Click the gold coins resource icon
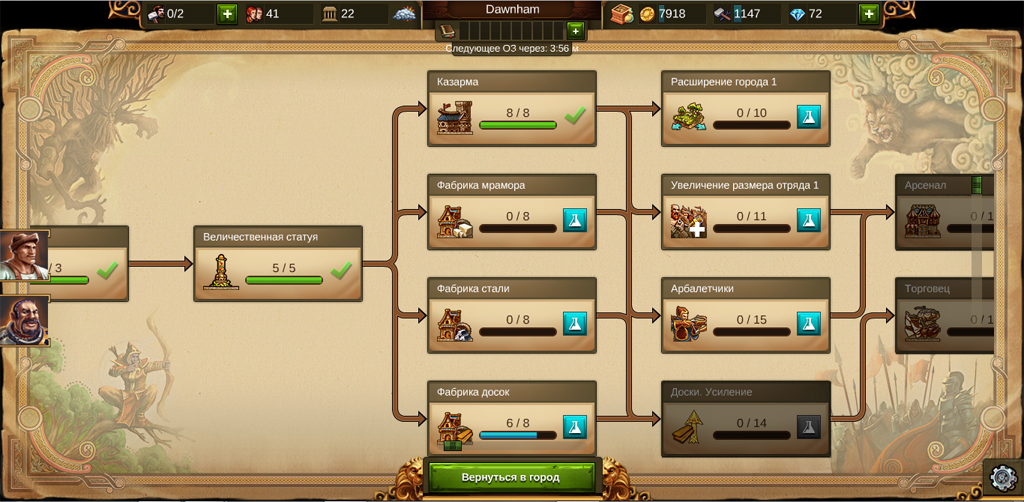 pos(647,14)
